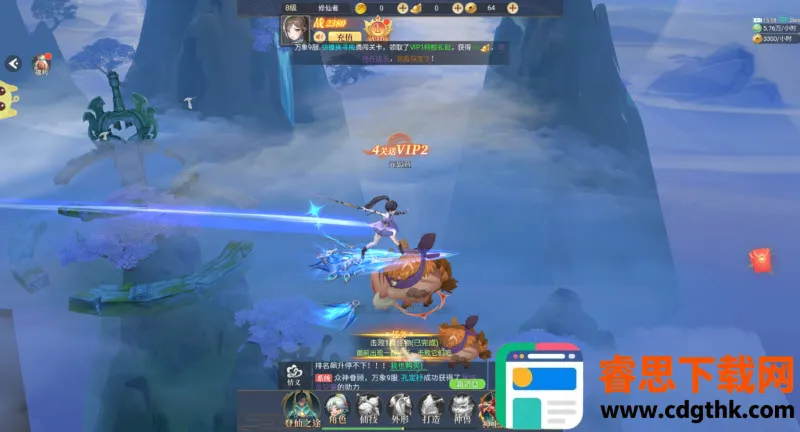This screenshot has height=432, width=800.
Task: Add more gold ingot currency
Action: tap(455, 8)
